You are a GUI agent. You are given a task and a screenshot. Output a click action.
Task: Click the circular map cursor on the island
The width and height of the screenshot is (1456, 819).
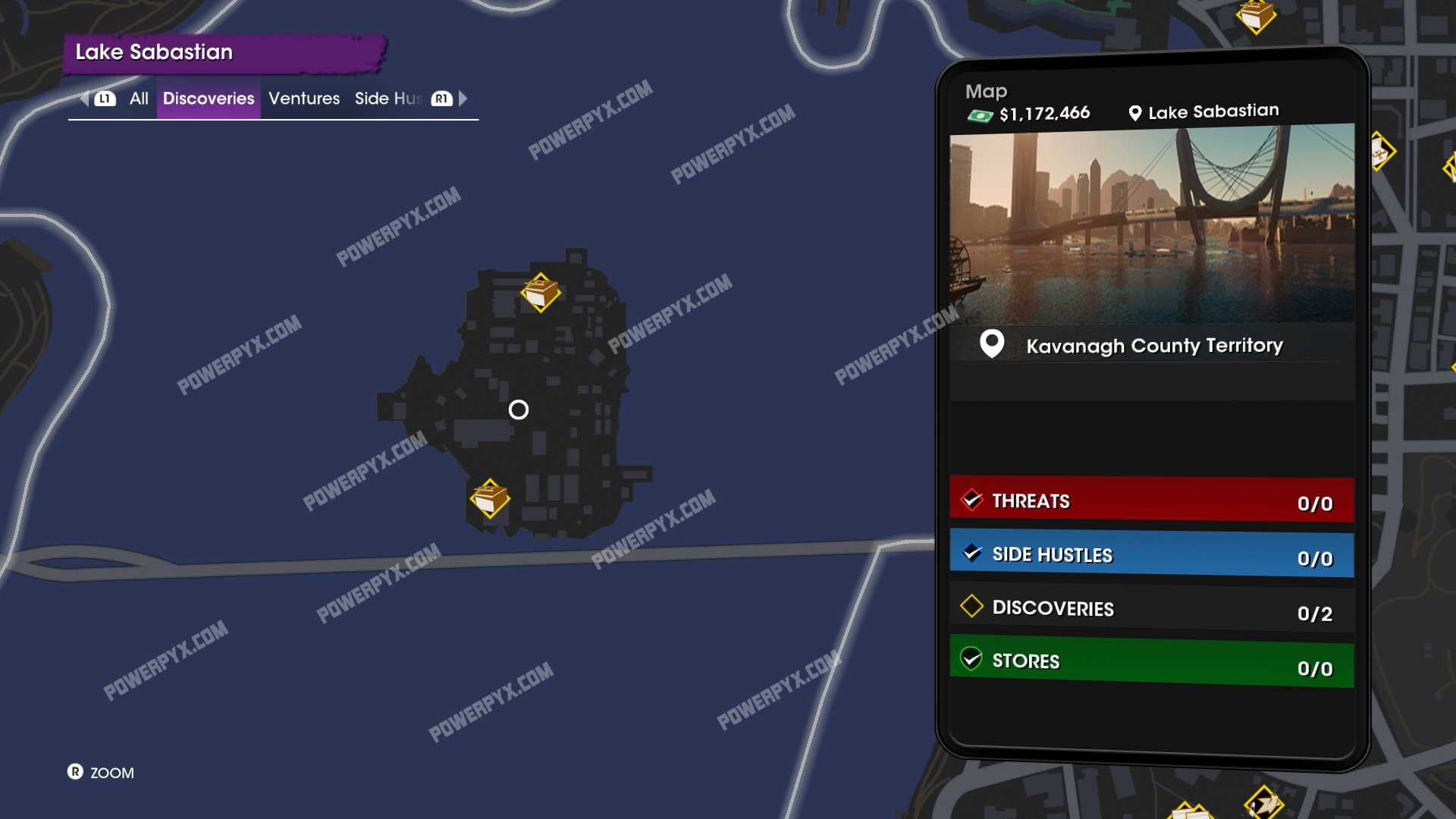(x=519, y=410)
